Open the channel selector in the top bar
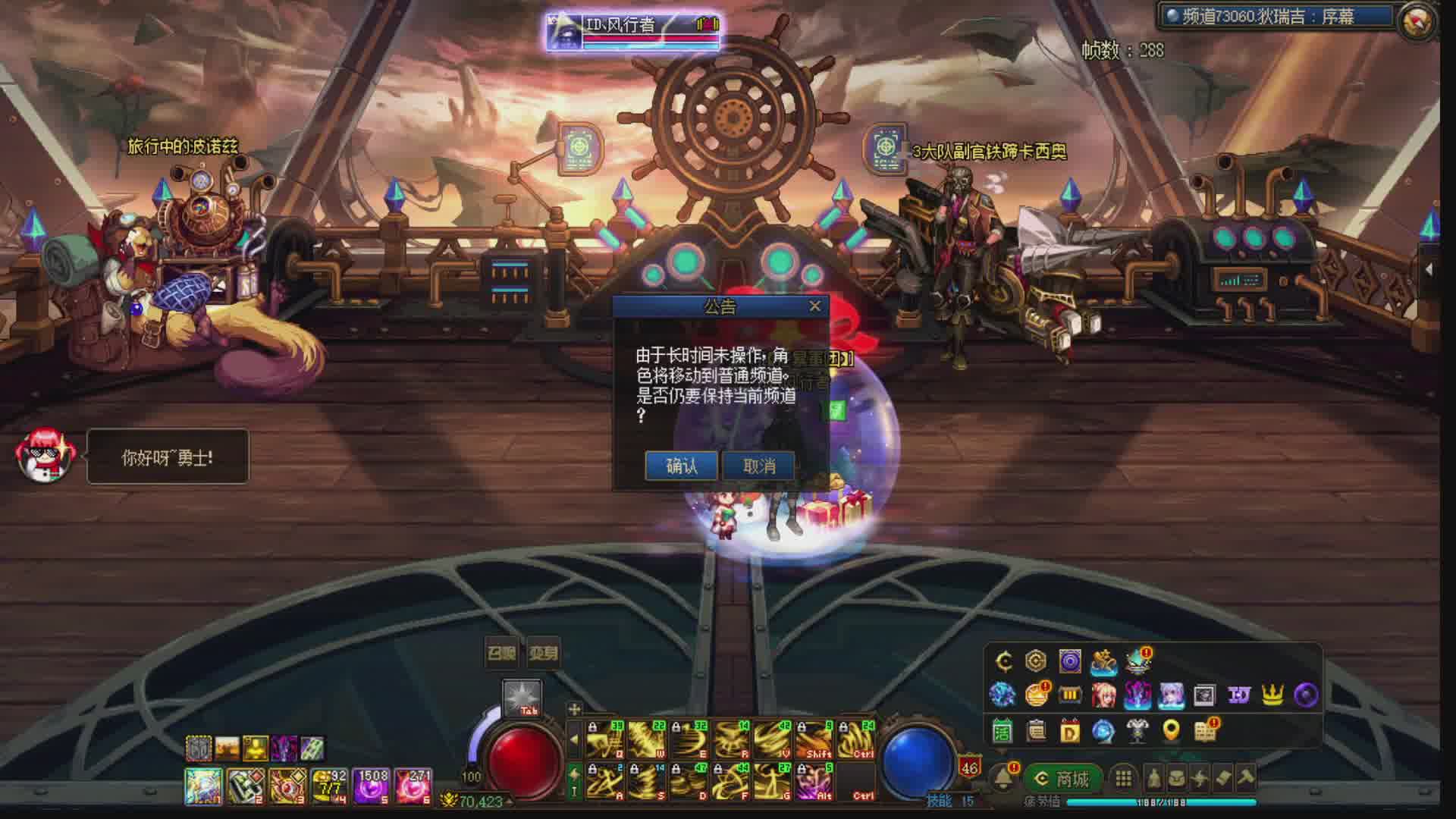Screen dimensions: 1456x819 1274,17
